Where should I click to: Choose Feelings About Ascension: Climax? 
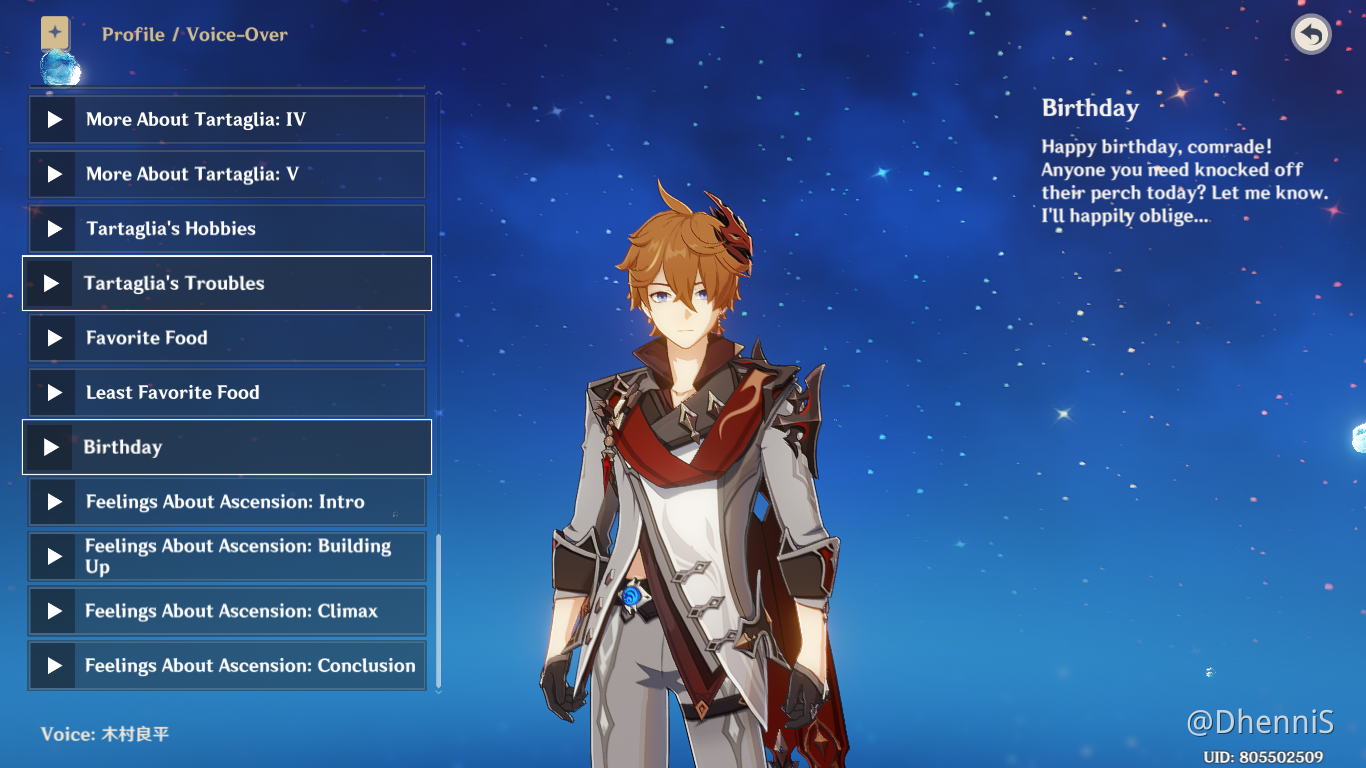coord(226,611)
